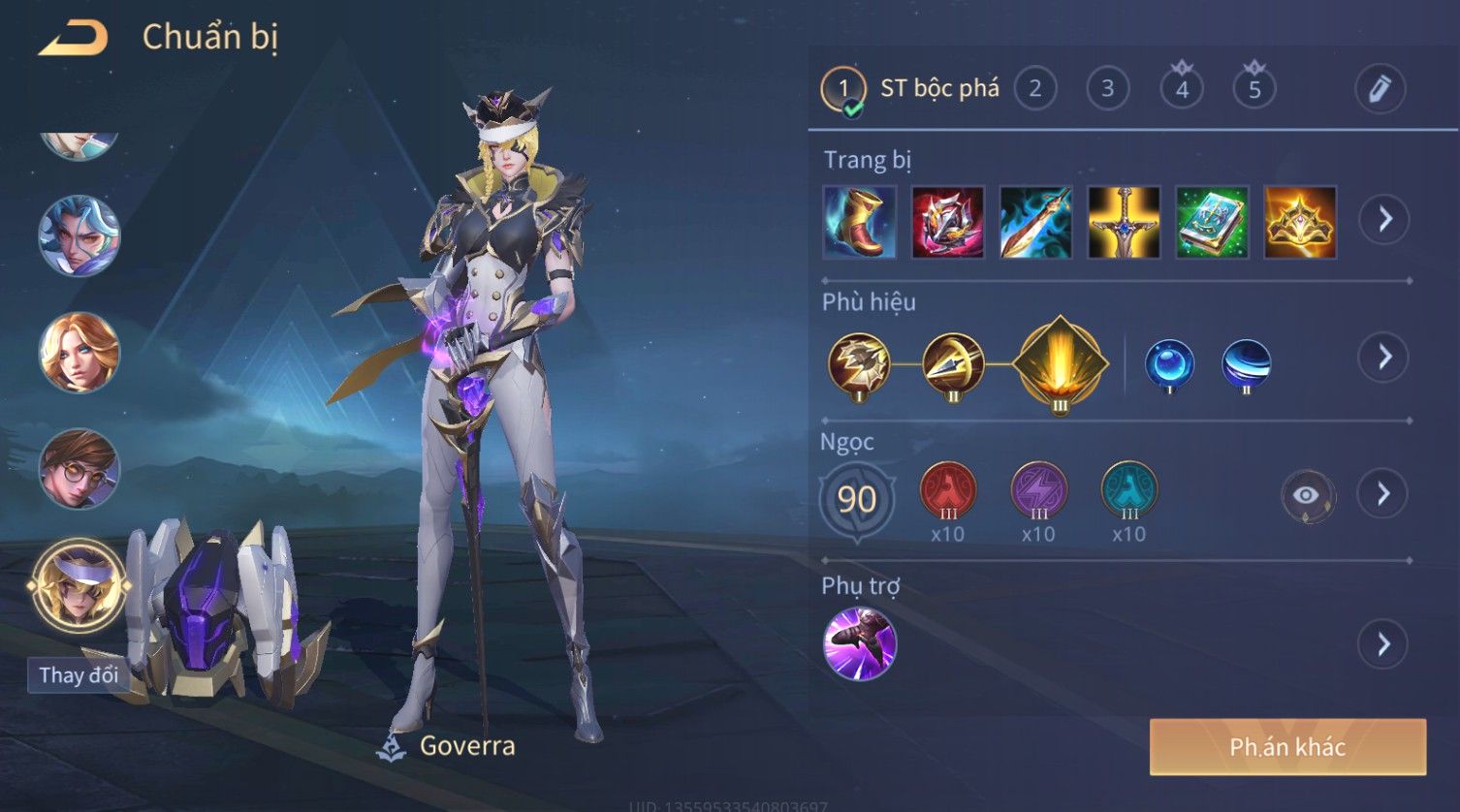Click the red tier III rune

(x=947, y=490)
